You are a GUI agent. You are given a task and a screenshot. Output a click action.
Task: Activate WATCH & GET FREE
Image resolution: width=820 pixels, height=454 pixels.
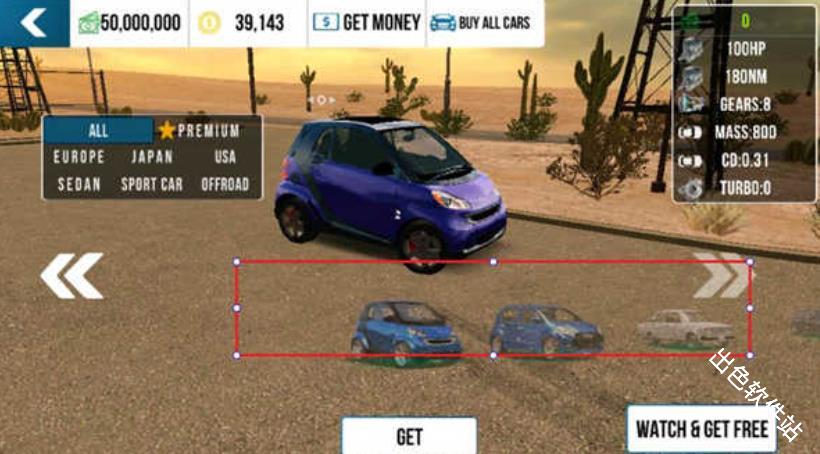[x=703, y=429]
